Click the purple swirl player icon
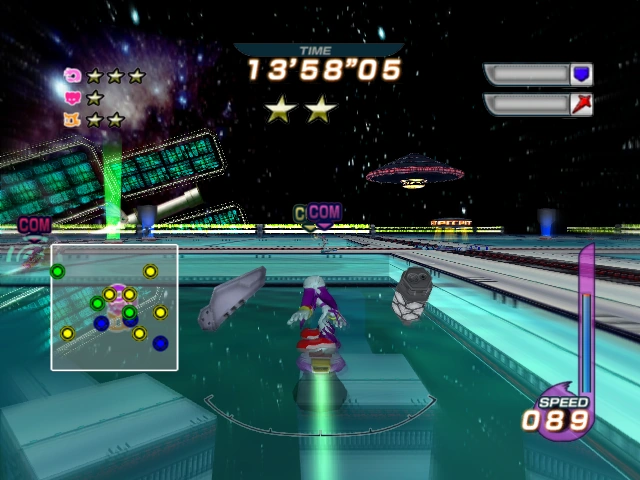This screenshot has width=640, height=480. (72, 75)
